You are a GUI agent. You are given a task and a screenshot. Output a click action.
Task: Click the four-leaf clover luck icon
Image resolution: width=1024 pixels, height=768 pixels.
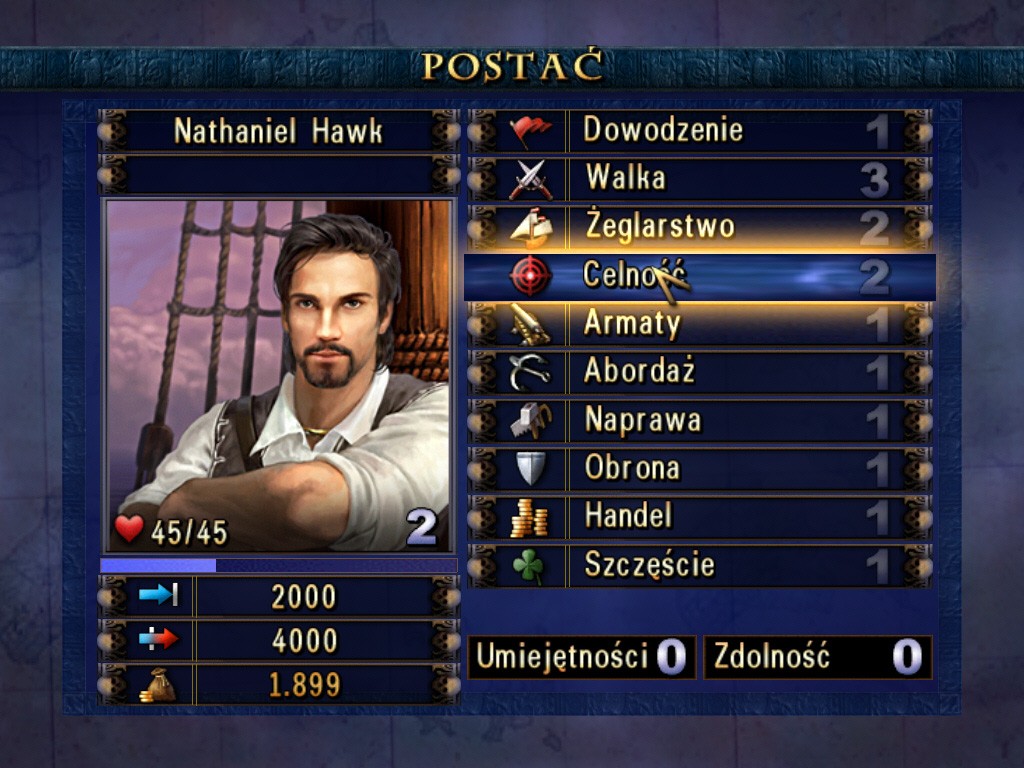[x=529, y=566]
